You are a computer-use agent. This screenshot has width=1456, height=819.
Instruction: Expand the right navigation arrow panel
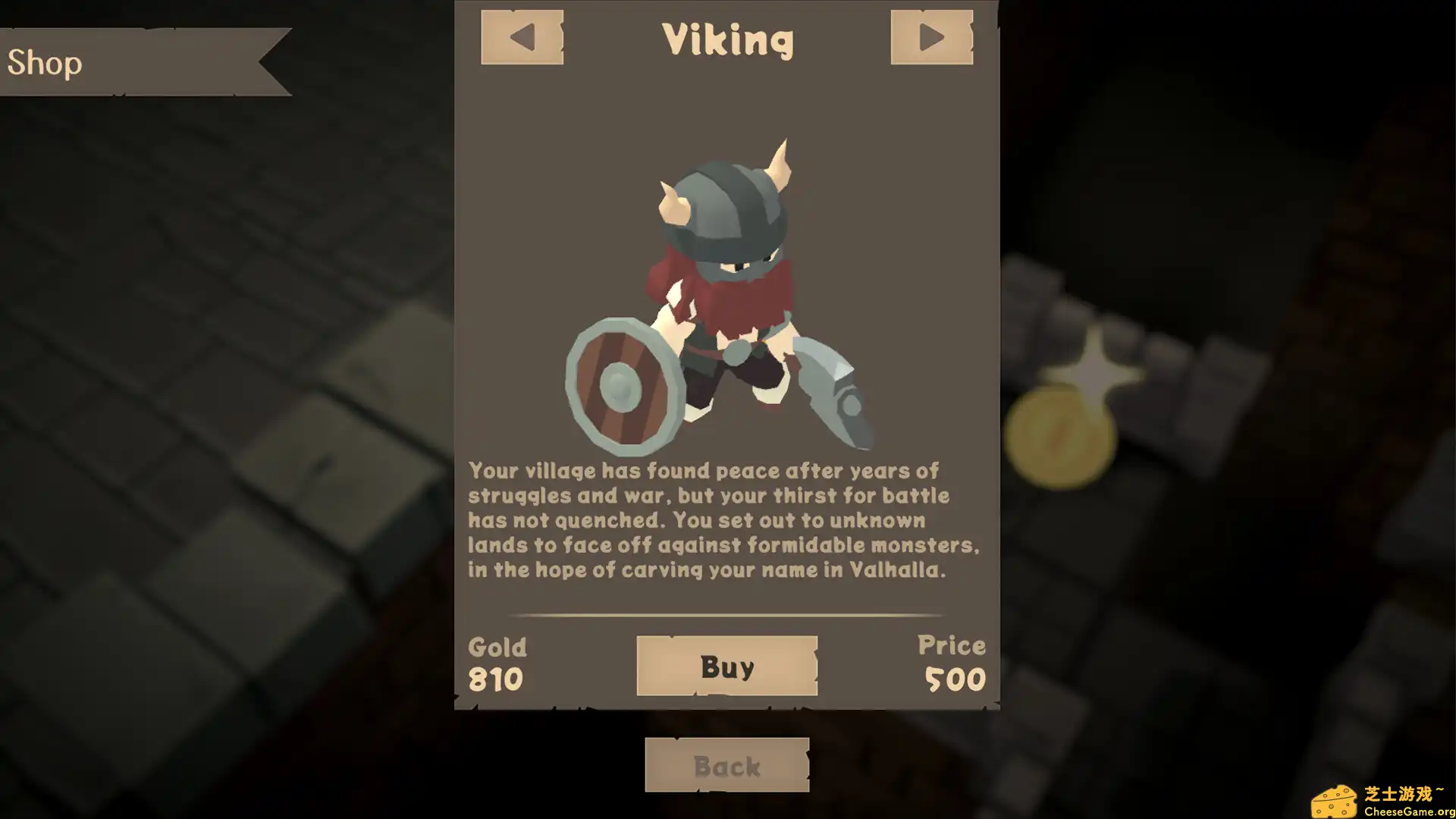[x=932, y=36]
